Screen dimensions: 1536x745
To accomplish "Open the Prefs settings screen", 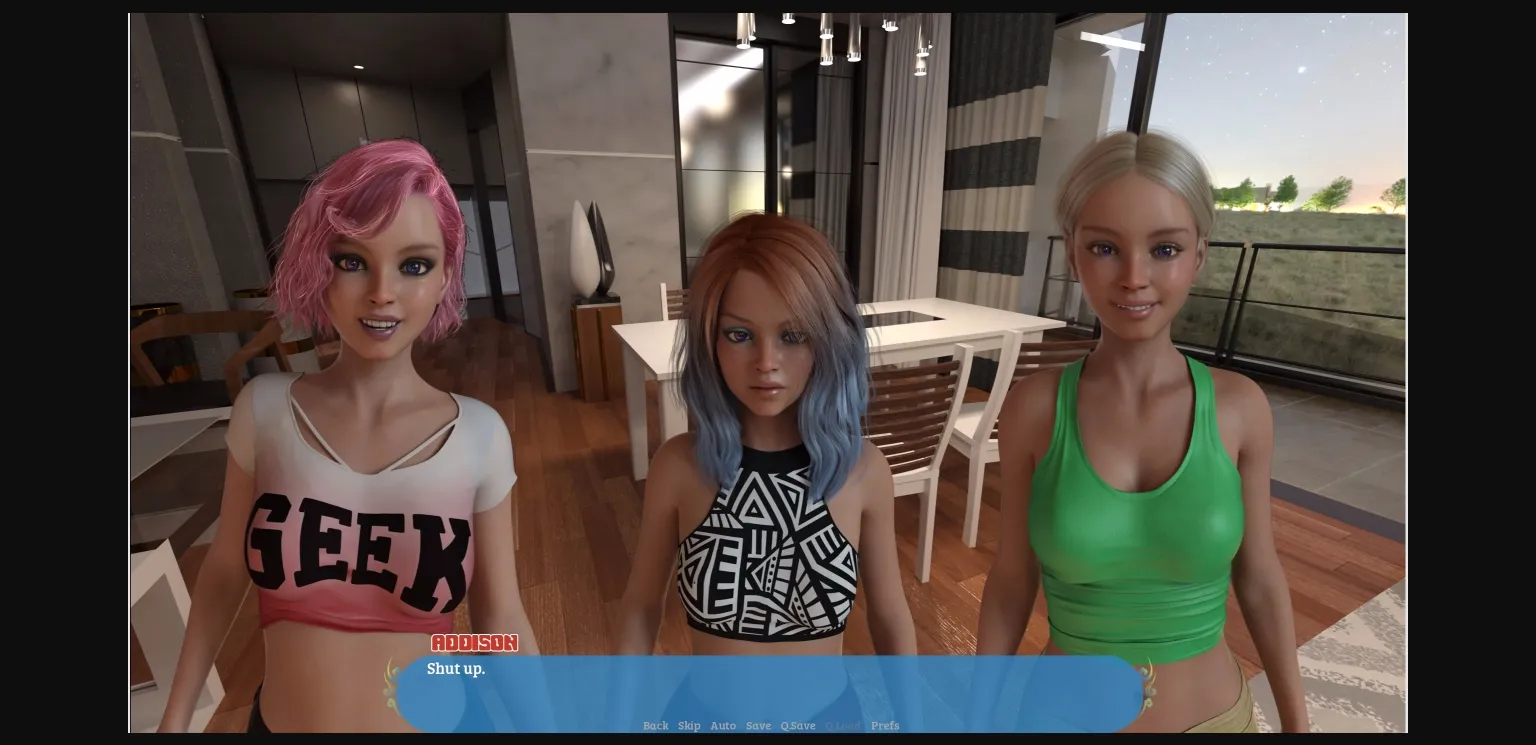I will tap(885, 726).
